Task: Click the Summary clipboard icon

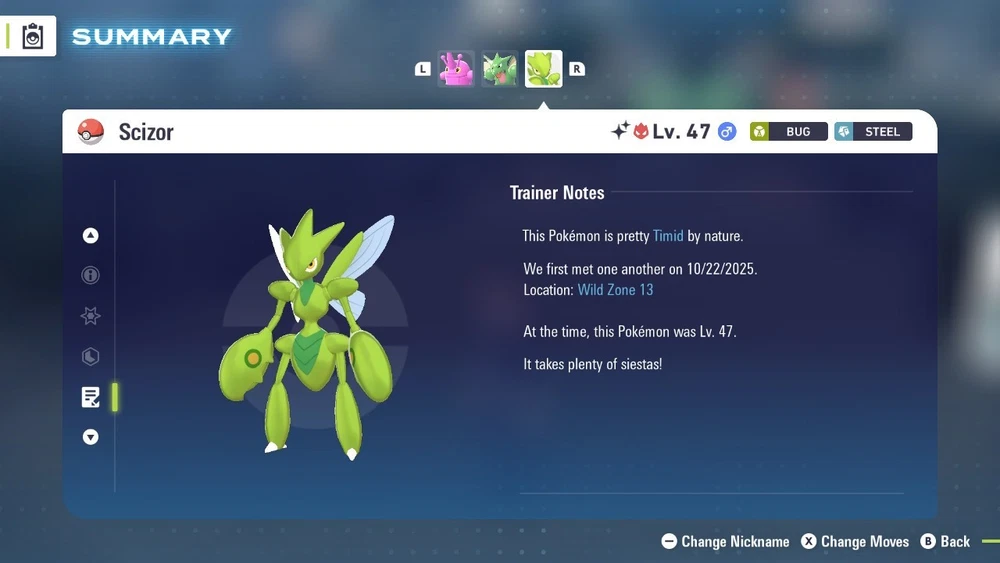Action: pyautogui.click(x=33, y=37)
